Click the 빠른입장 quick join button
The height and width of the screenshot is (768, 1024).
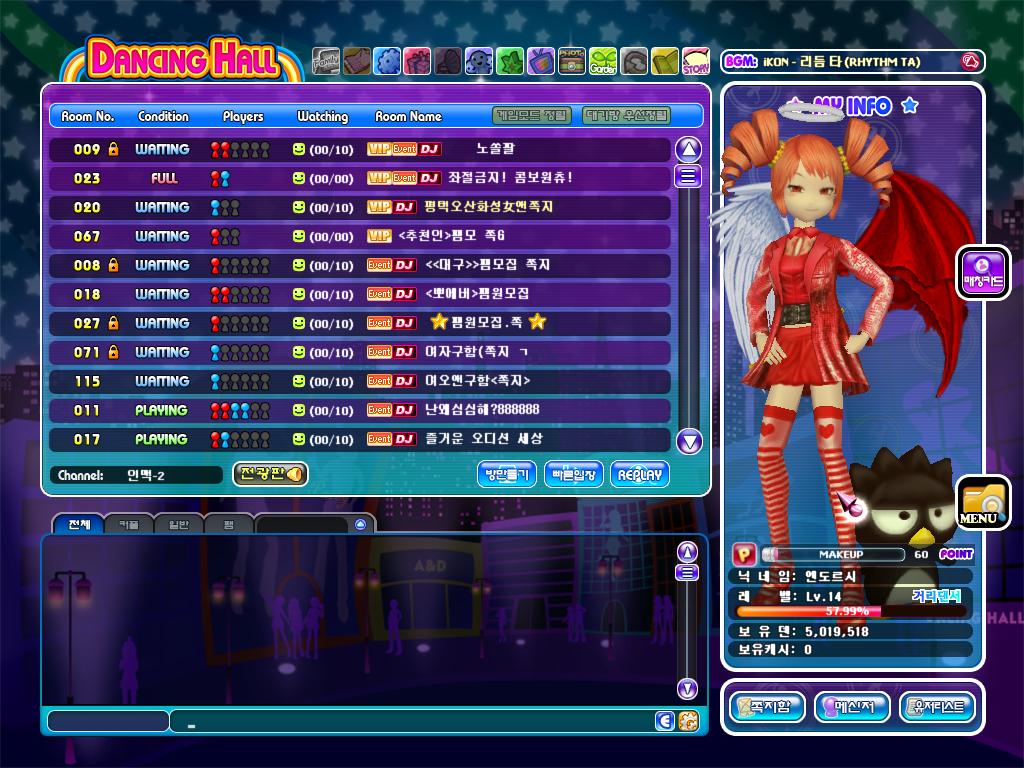pos(574,475)
